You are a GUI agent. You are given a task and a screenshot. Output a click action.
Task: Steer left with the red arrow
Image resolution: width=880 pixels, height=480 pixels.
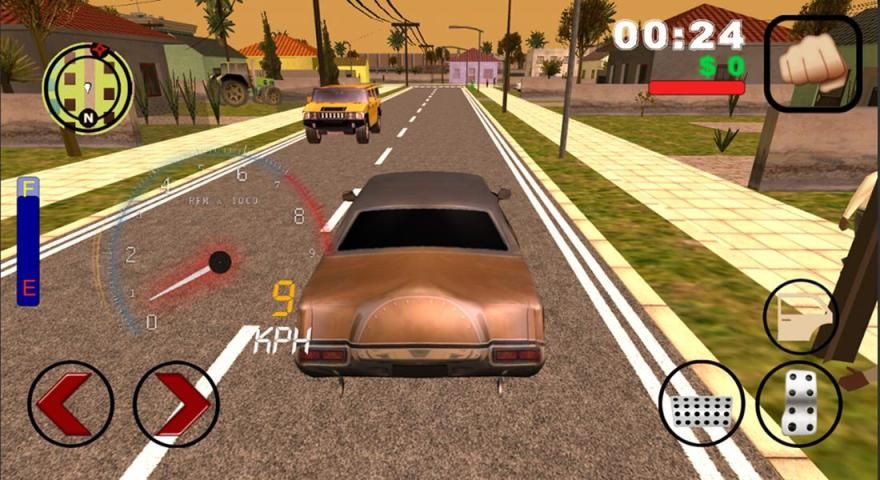[70, 403]
